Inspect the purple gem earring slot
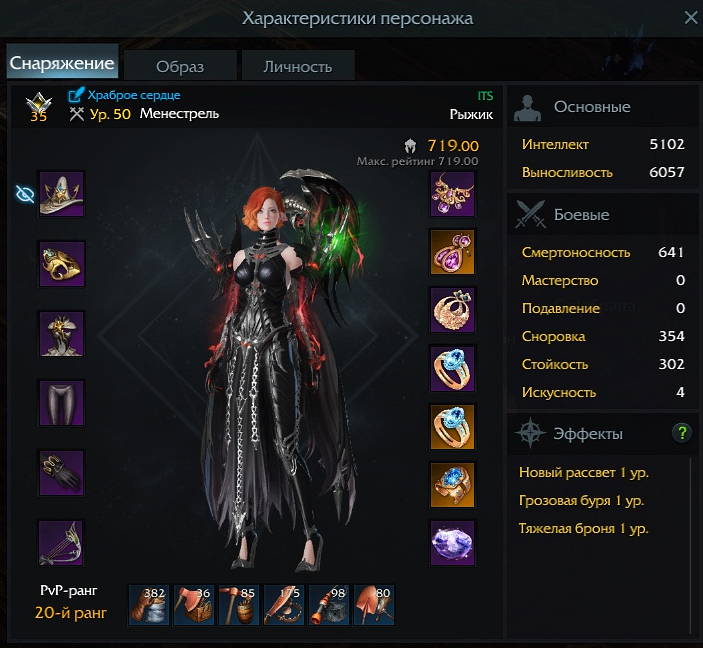This screenshot has width=703, height=648. [452, 252]
